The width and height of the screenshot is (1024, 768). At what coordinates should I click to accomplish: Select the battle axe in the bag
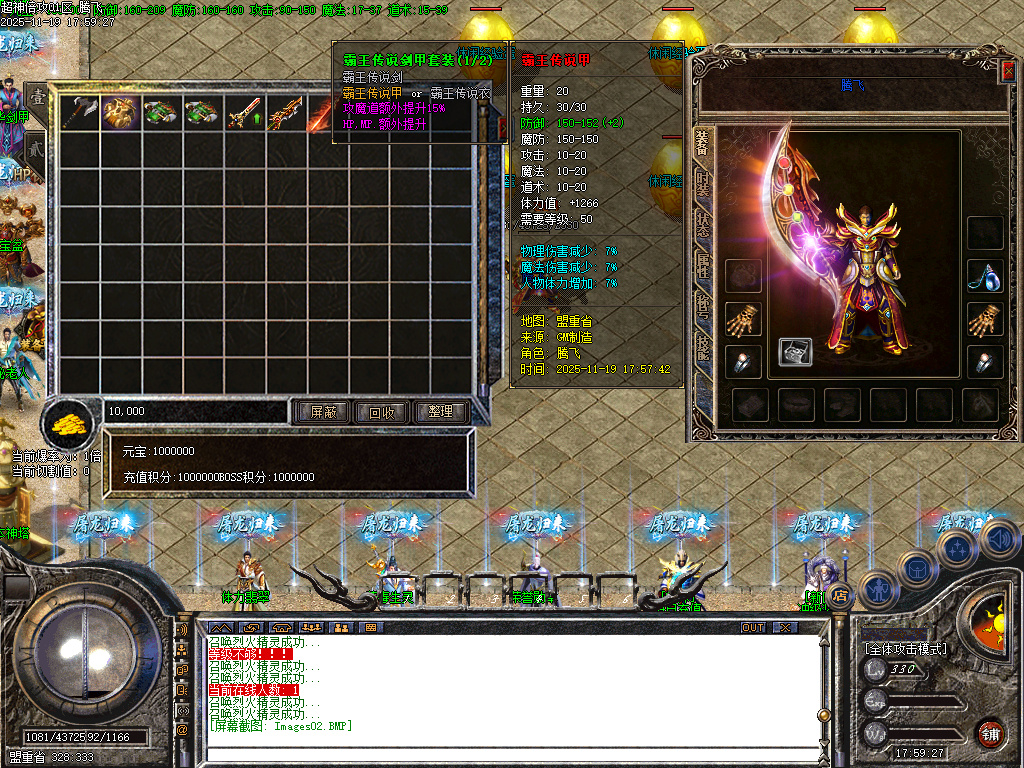(79, 113)
